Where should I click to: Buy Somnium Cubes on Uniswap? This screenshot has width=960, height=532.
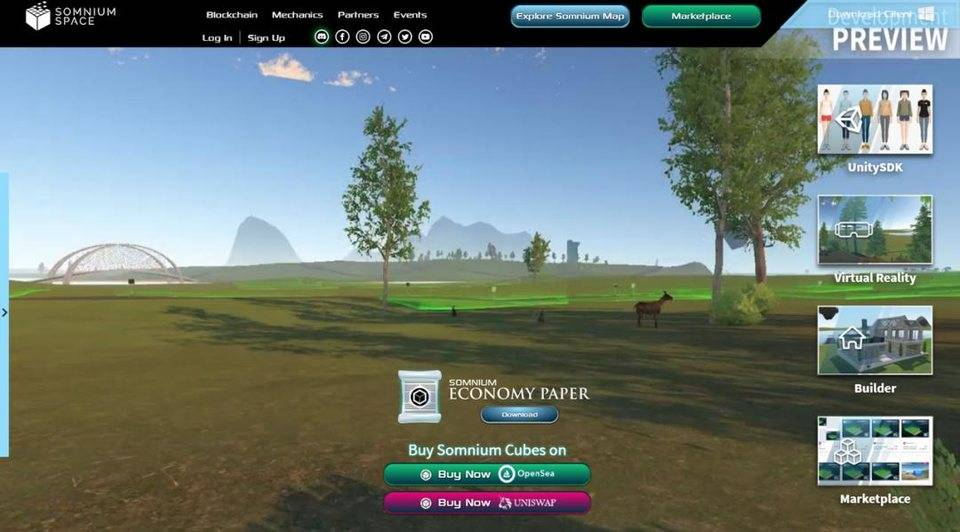[487, 502]
